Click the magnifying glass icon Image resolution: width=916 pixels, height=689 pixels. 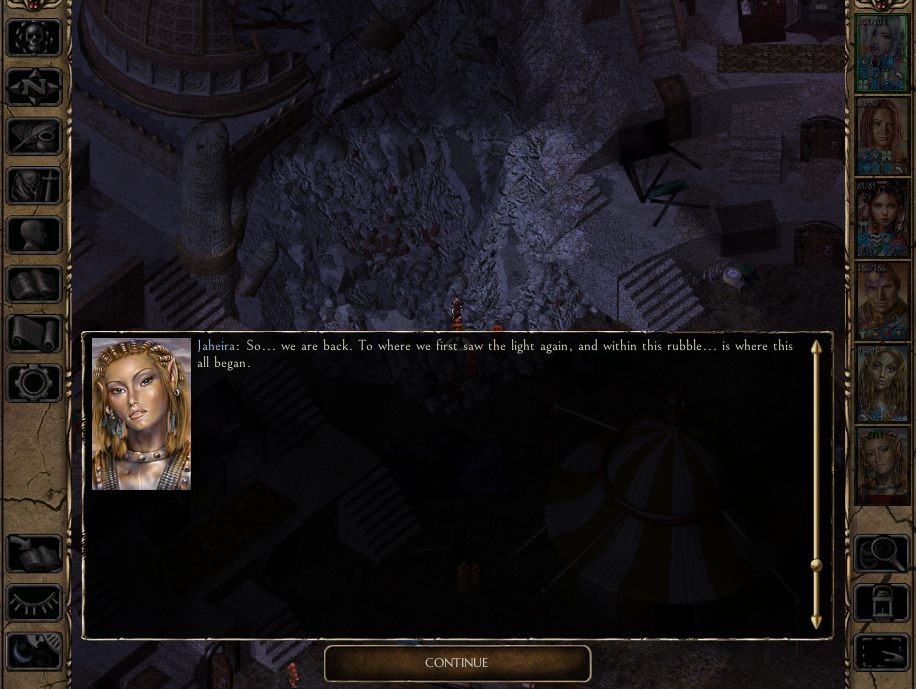coord(881,553)
